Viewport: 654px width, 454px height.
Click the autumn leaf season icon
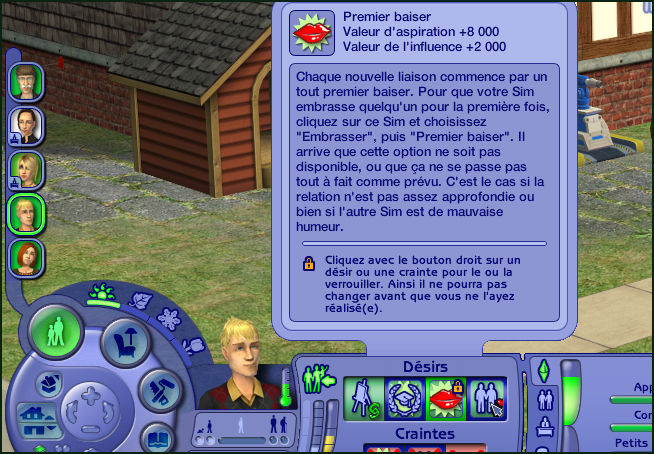141,300
